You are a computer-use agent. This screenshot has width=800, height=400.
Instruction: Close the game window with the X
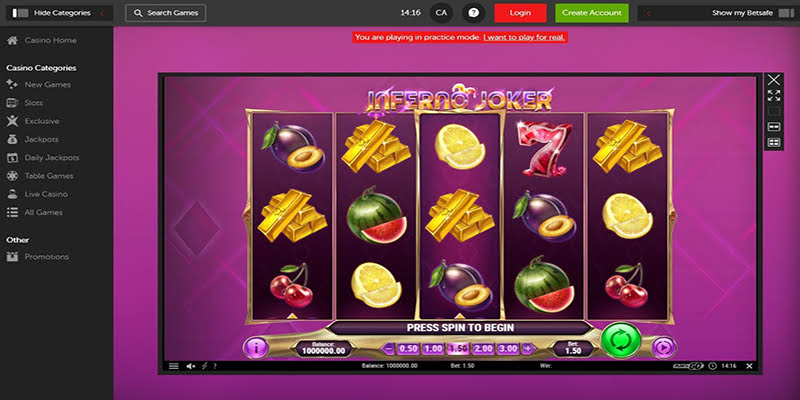pyautogui.click(x=773, y=80)
